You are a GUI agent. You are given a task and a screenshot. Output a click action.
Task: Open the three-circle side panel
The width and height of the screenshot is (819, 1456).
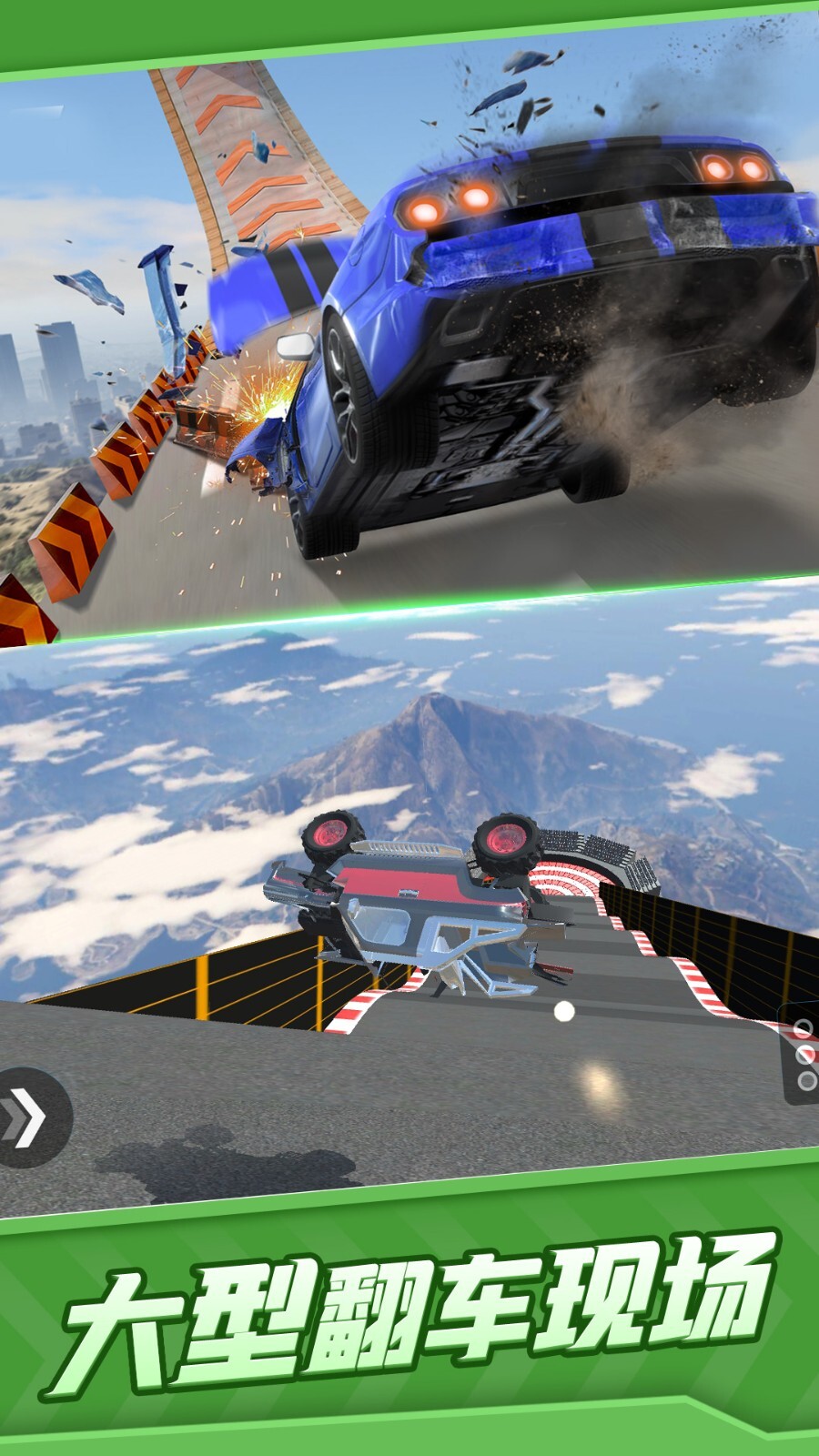[803, 1056]
